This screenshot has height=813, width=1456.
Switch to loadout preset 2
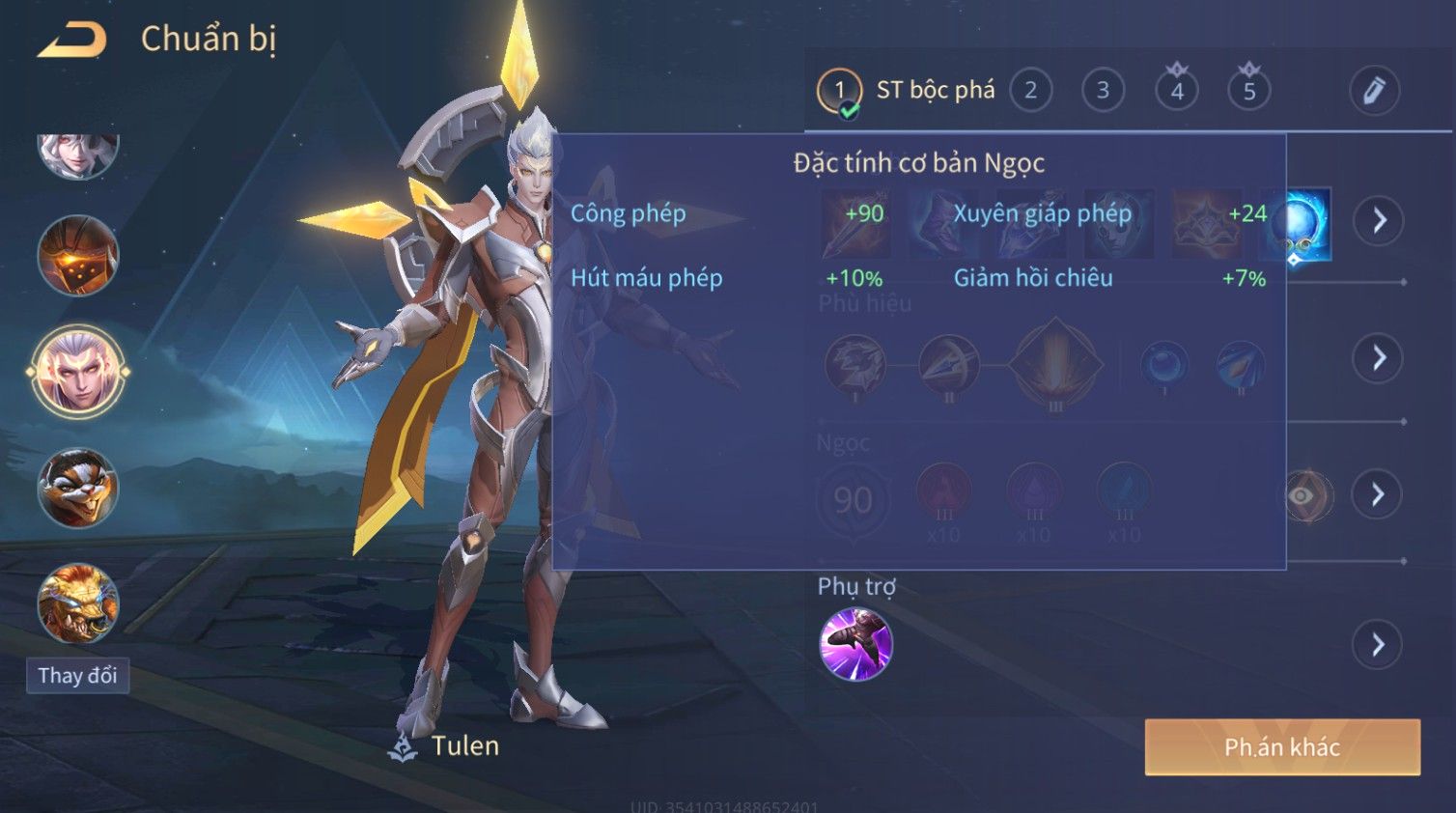[x=1030, y=91]
